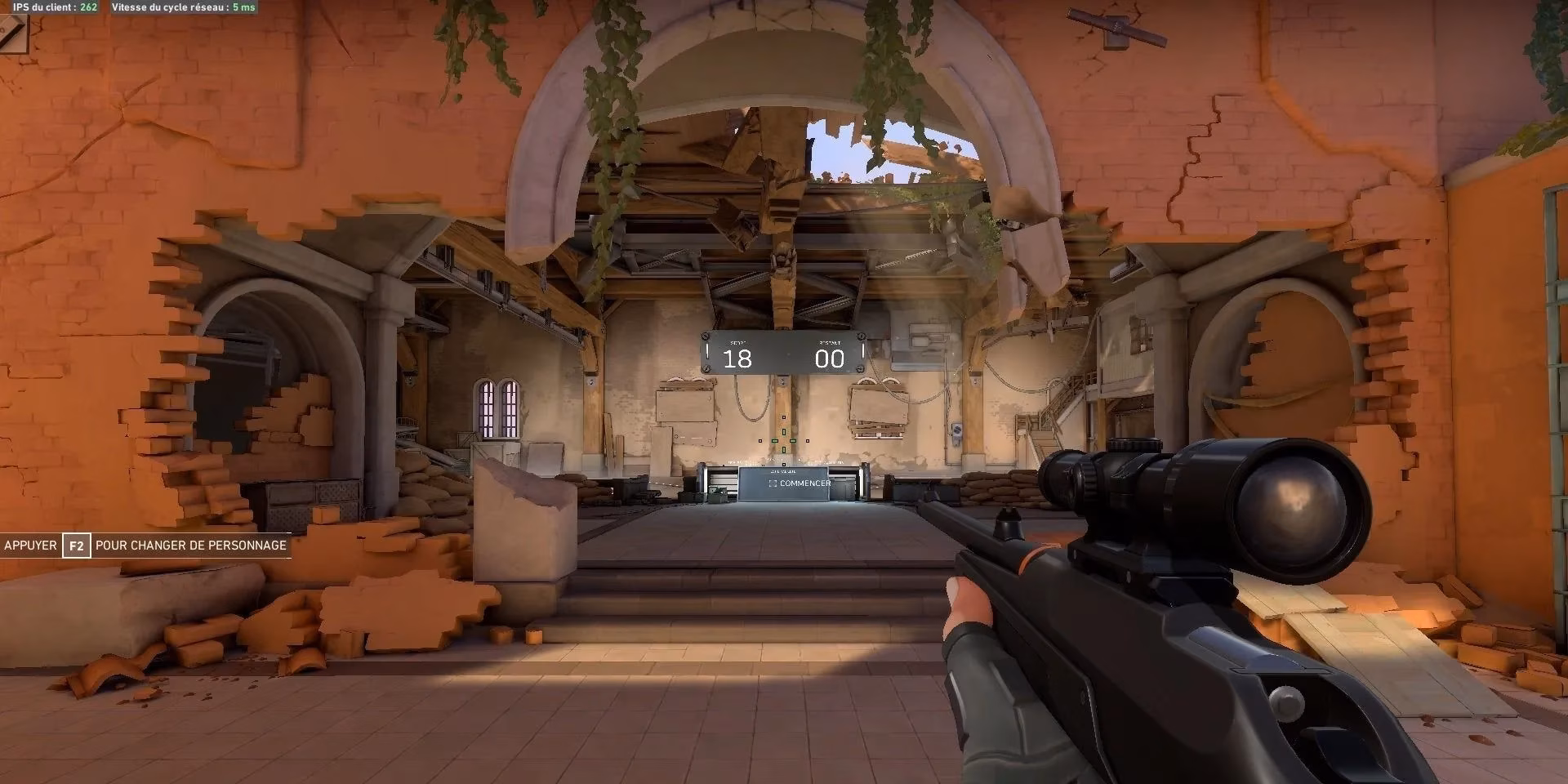Click the restant counter showing 00
Viewport: 1568px width, 784px height.
(829, 357)
